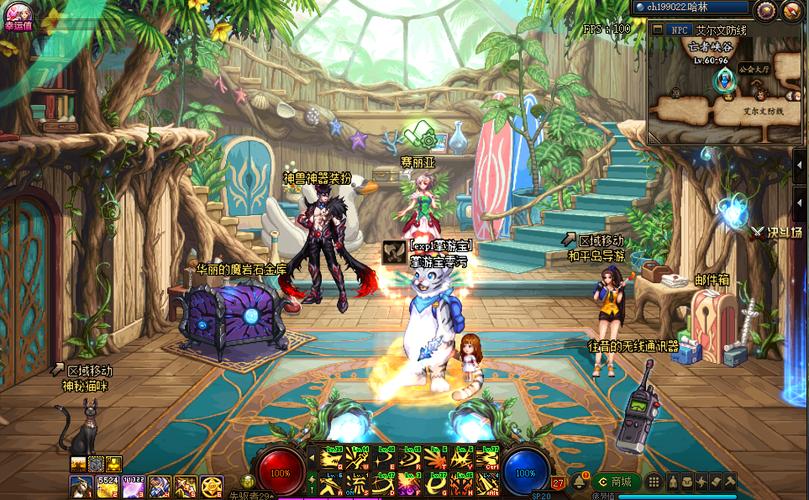Screen dimensions: 809x500
Task: Toggle the NPC filter on the minimap
Action: pyautogui.click(x=680, y=30)
